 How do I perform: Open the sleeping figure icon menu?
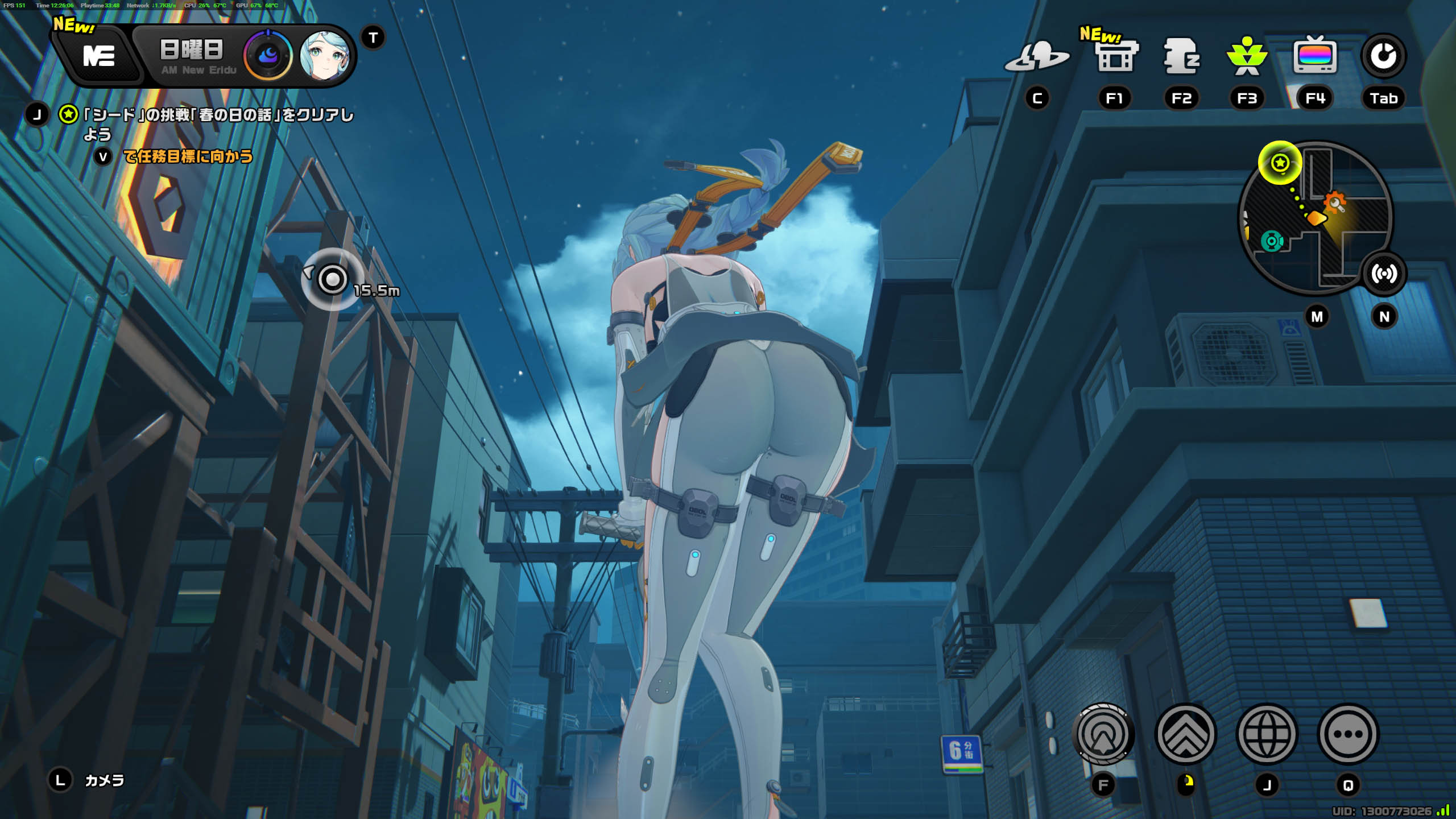[1181, 56]
